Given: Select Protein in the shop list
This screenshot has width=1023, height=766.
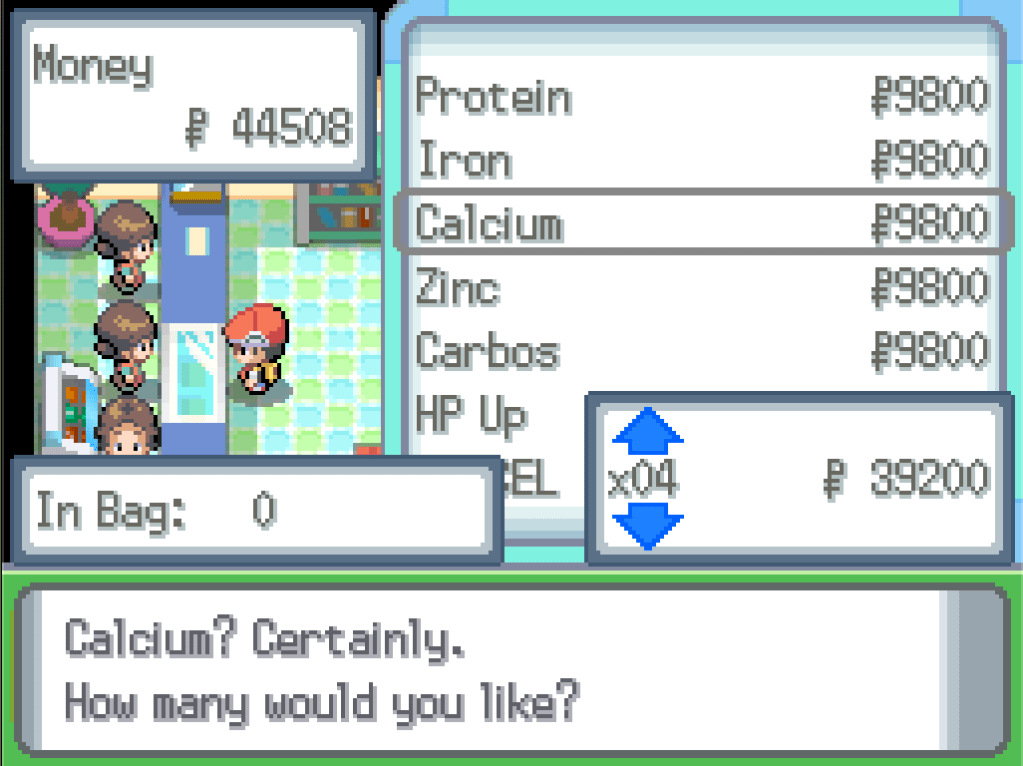Looking at the screenshot, I should pos(700,97).
